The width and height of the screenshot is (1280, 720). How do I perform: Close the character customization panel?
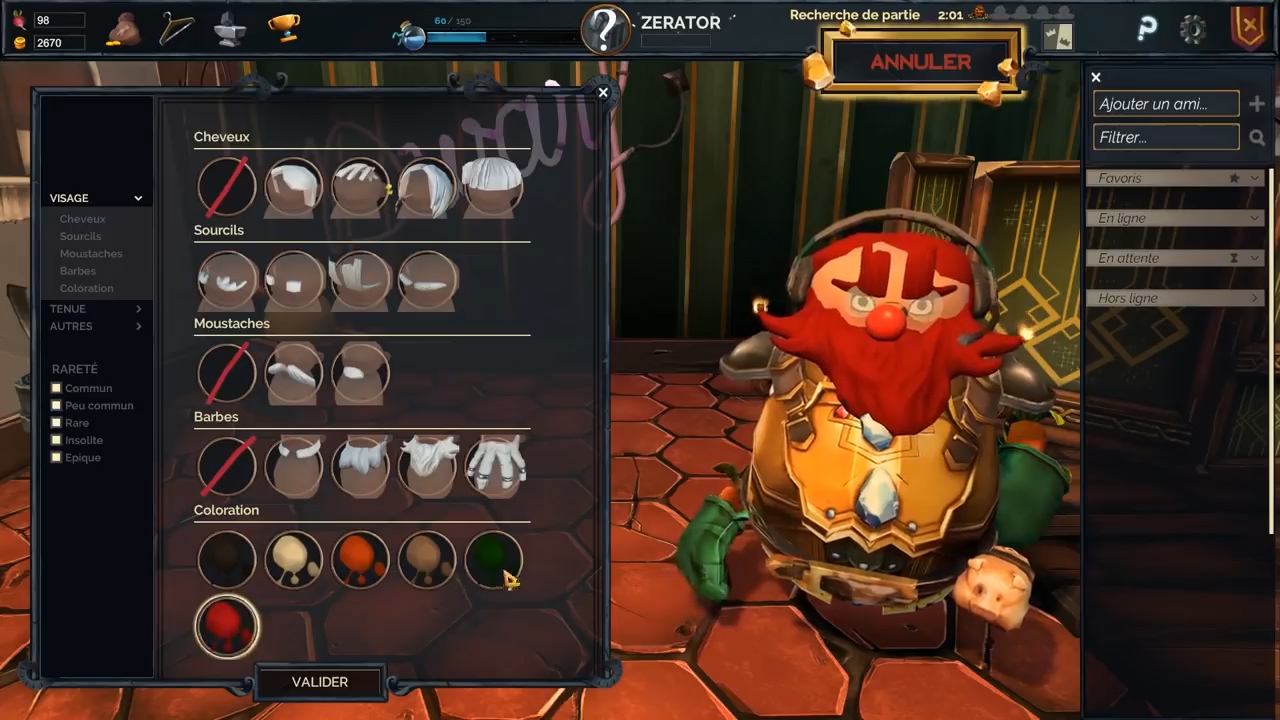point(603,92)
